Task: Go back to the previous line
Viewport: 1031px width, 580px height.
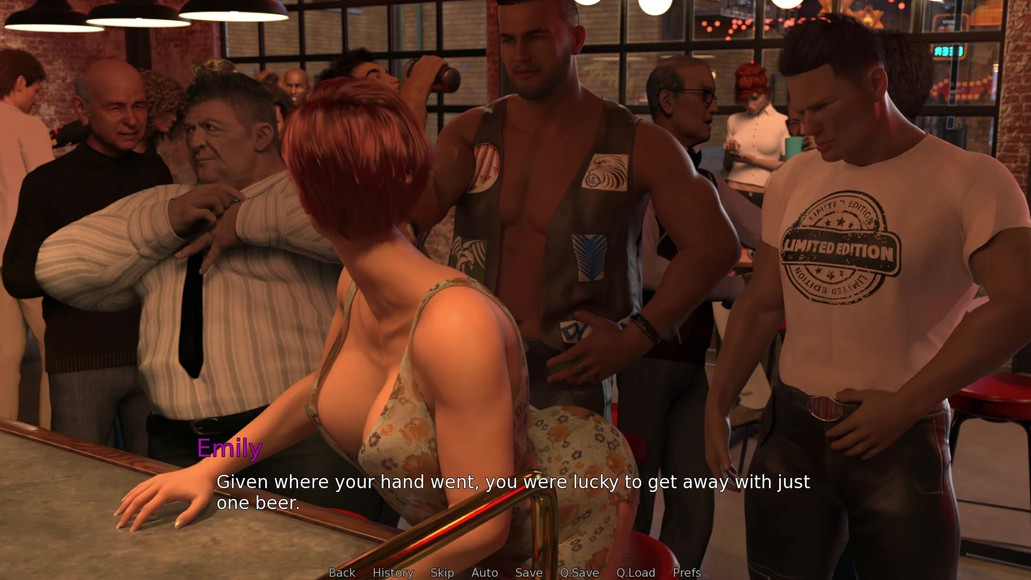Action: click(x=342, y=572)
